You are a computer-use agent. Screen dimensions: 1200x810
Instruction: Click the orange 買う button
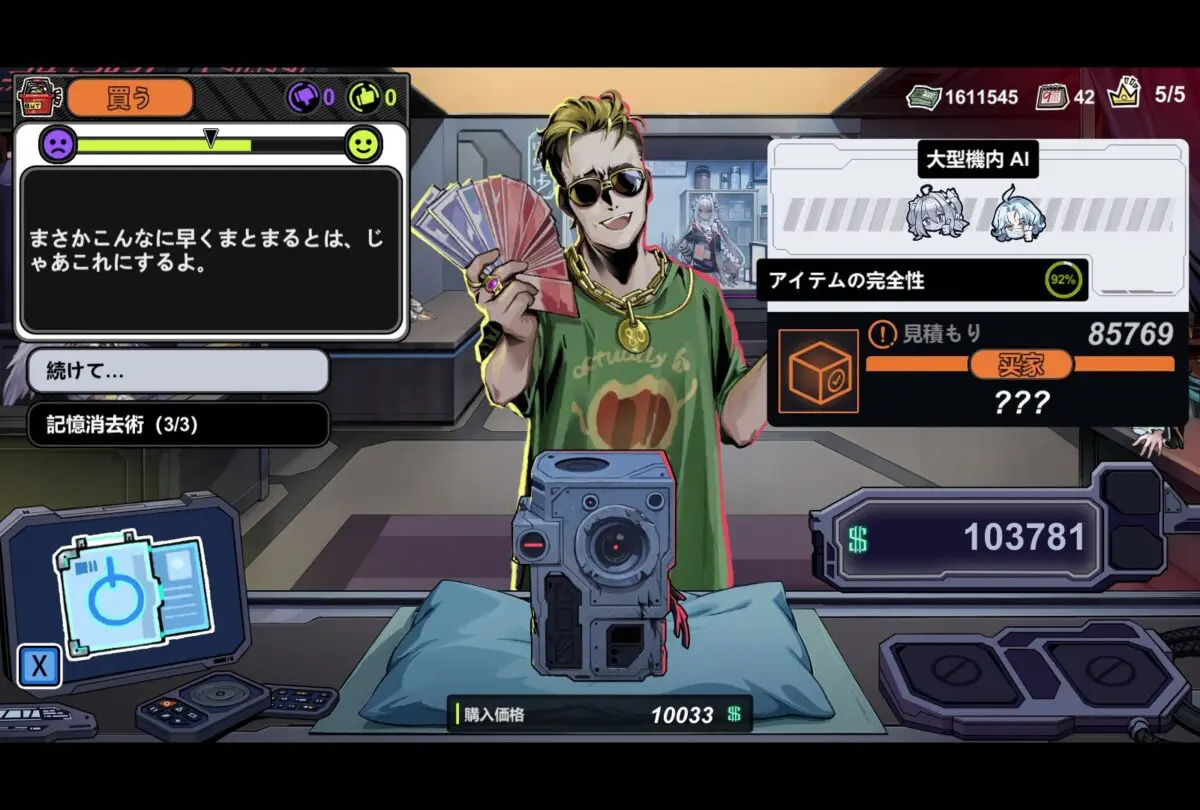point(130,98)
